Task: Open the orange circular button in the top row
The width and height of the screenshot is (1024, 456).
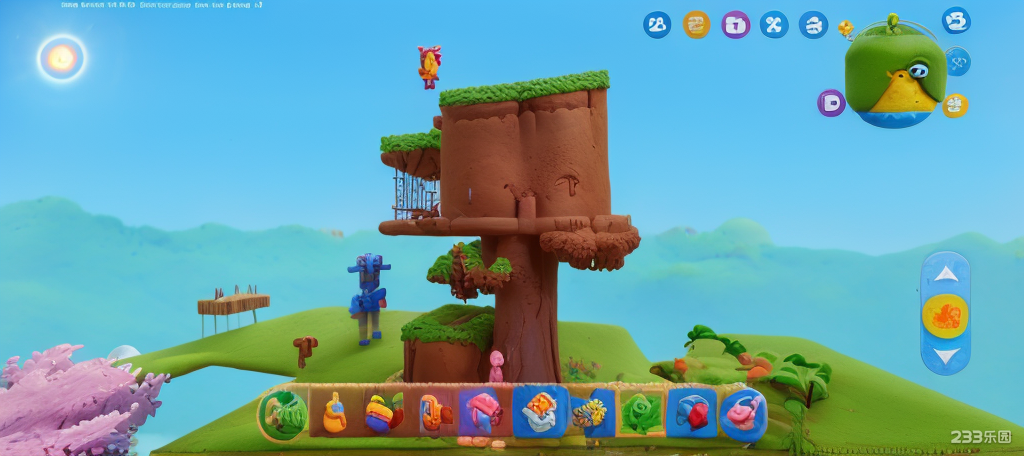Action: pyautogui.click(x=696, y=25)
